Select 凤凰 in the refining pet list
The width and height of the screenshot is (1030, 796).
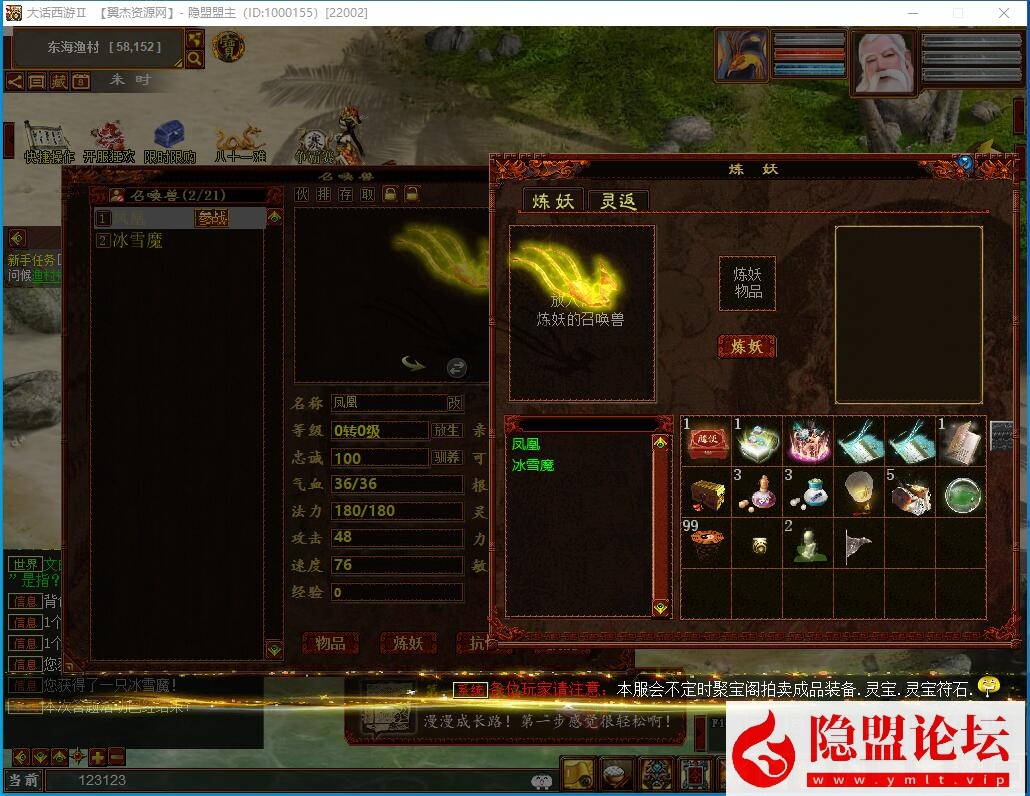click(x=526, y=443)
